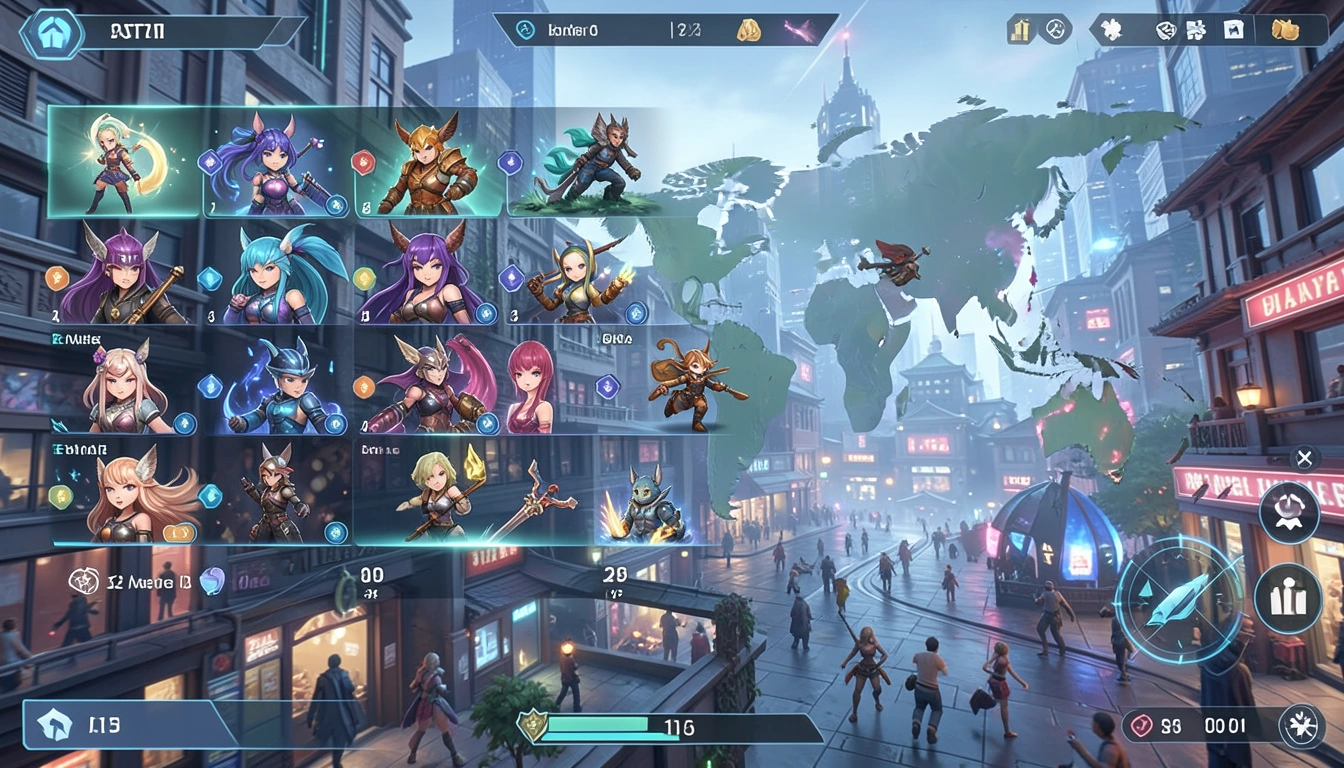Click the hexagonal home icon
Screen dimensions: 1344x768
coord(52,31)
